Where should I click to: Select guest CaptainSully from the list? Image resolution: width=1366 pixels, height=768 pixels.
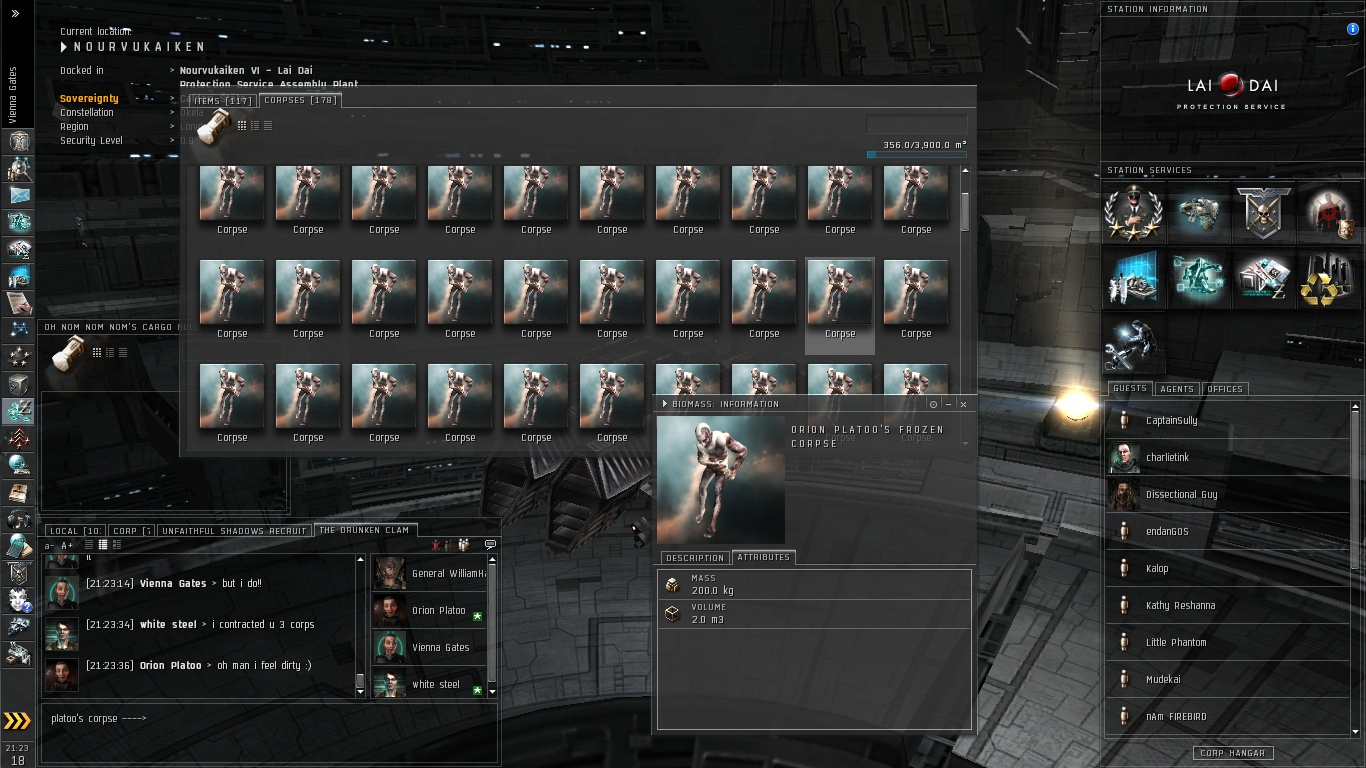coord(1171,421)
